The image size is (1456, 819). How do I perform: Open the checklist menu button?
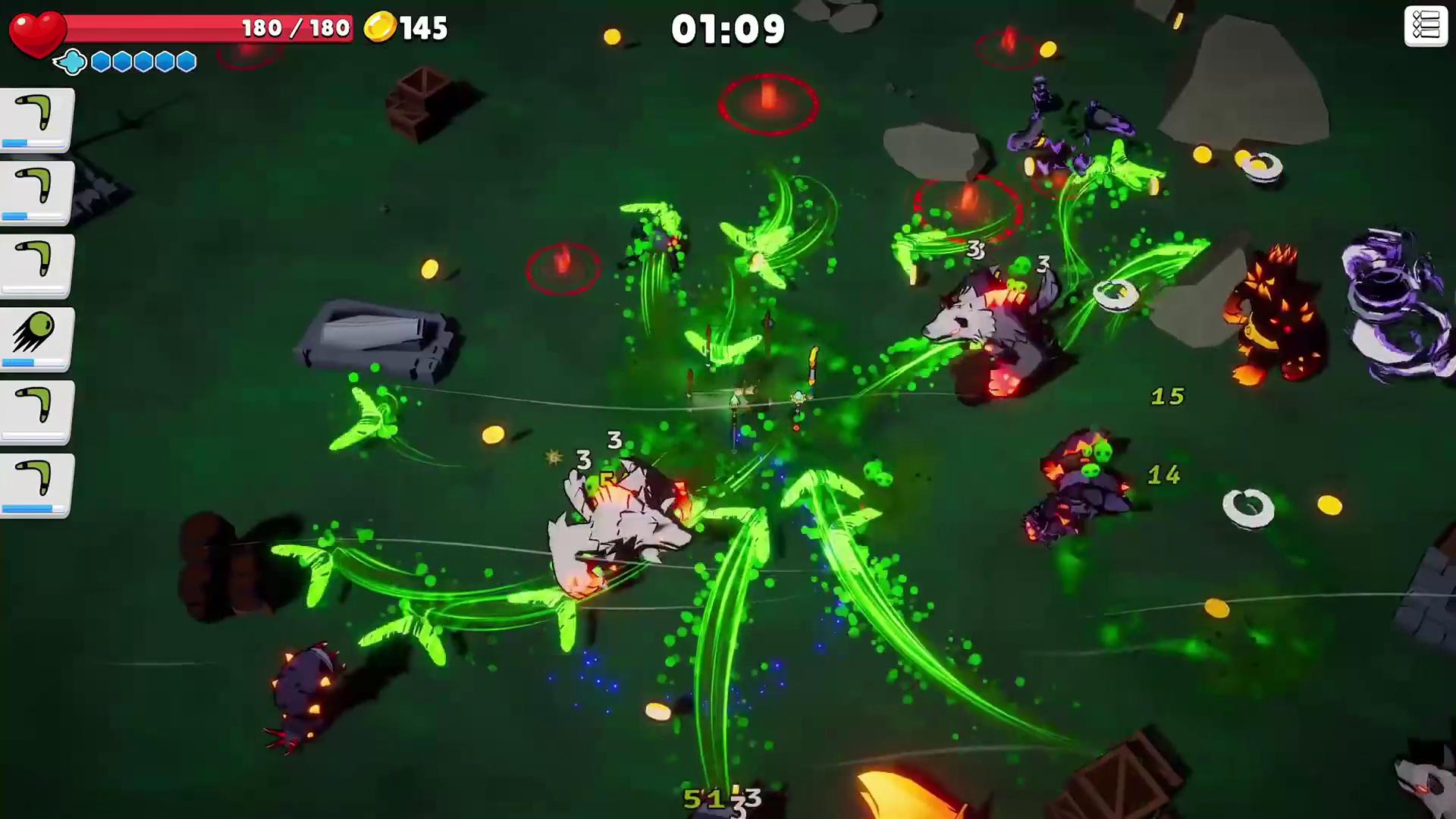(x=1425, y=27)
